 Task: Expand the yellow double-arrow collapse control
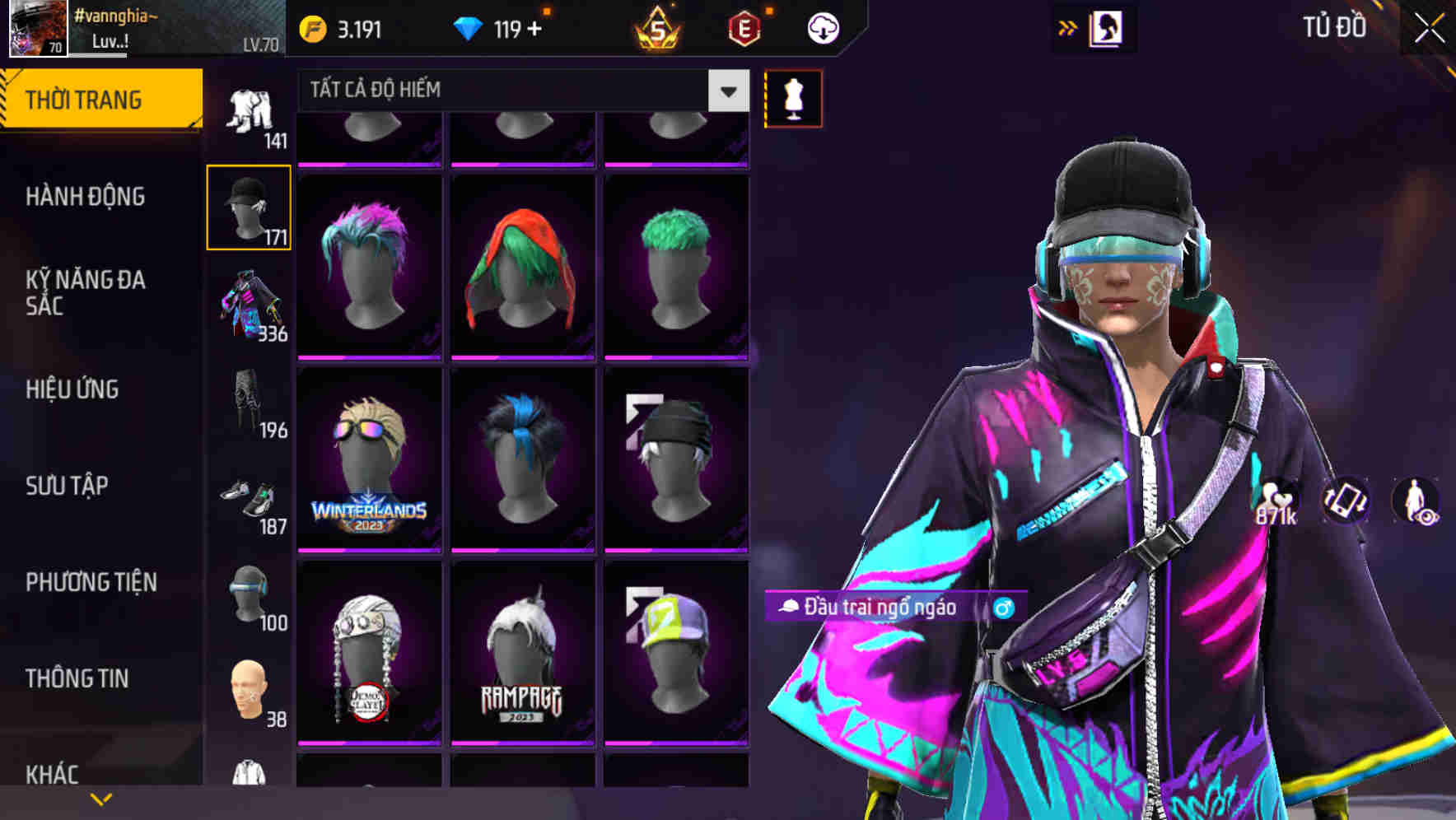(1066, 26)
